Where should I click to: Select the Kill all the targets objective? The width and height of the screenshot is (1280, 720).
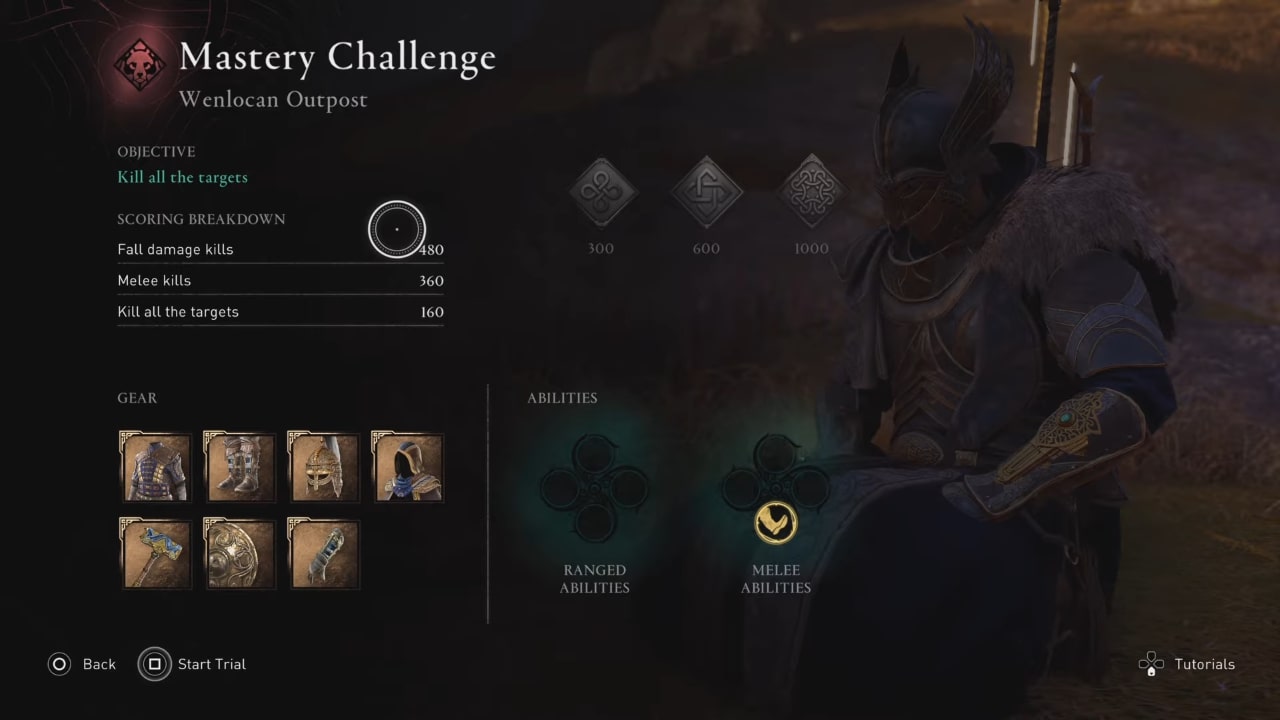[x=182, y=177]
